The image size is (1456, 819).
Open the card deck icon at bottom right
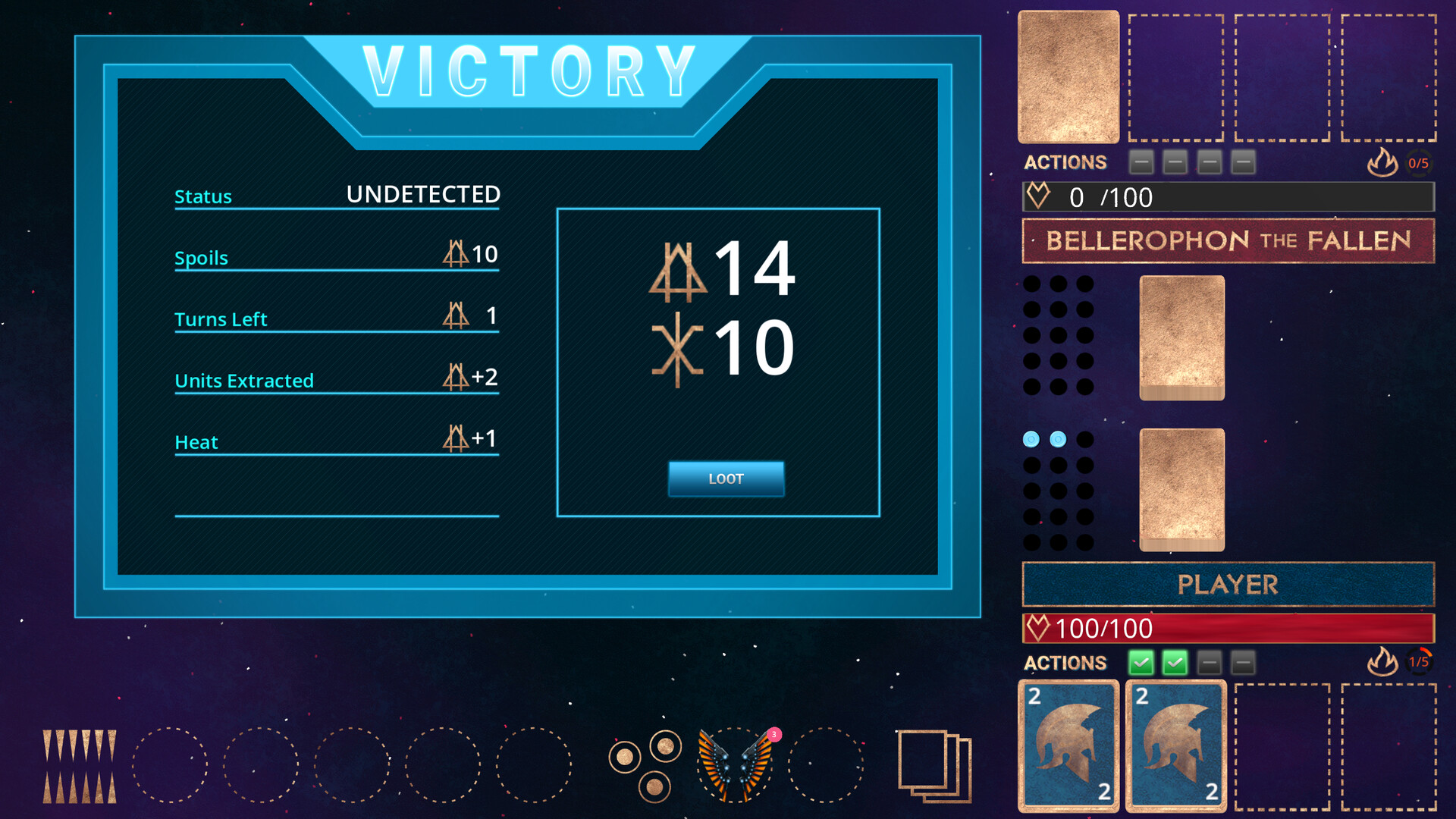[934, 766]
